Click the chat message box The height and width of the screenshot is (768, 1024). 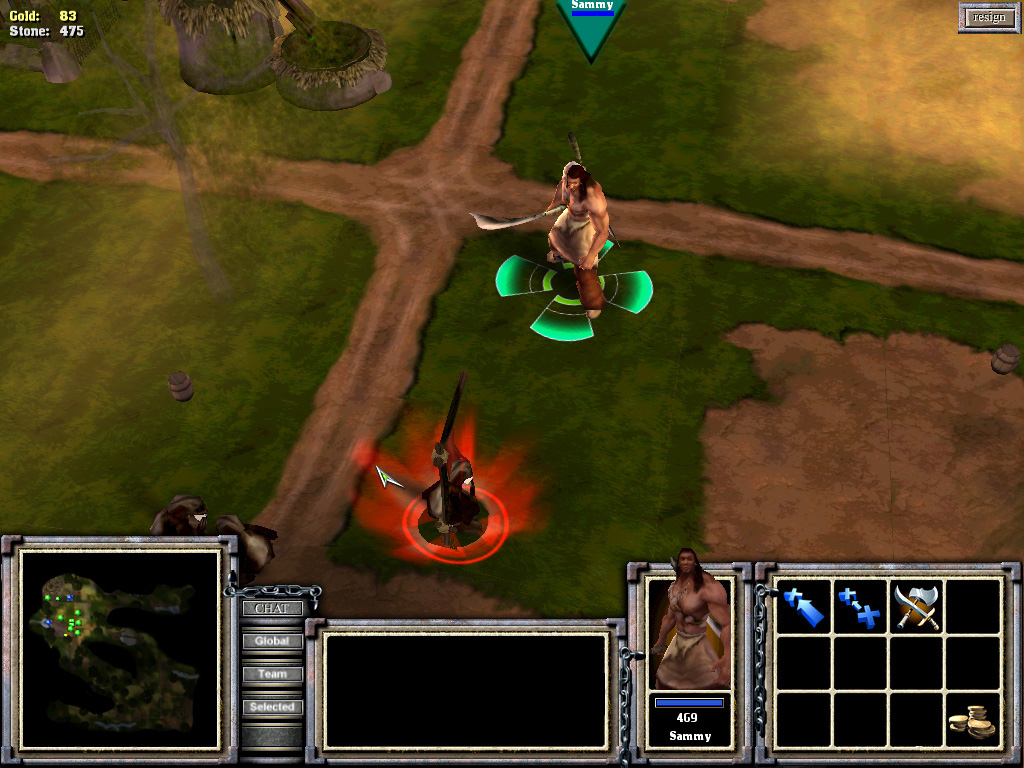coord(466,690)
